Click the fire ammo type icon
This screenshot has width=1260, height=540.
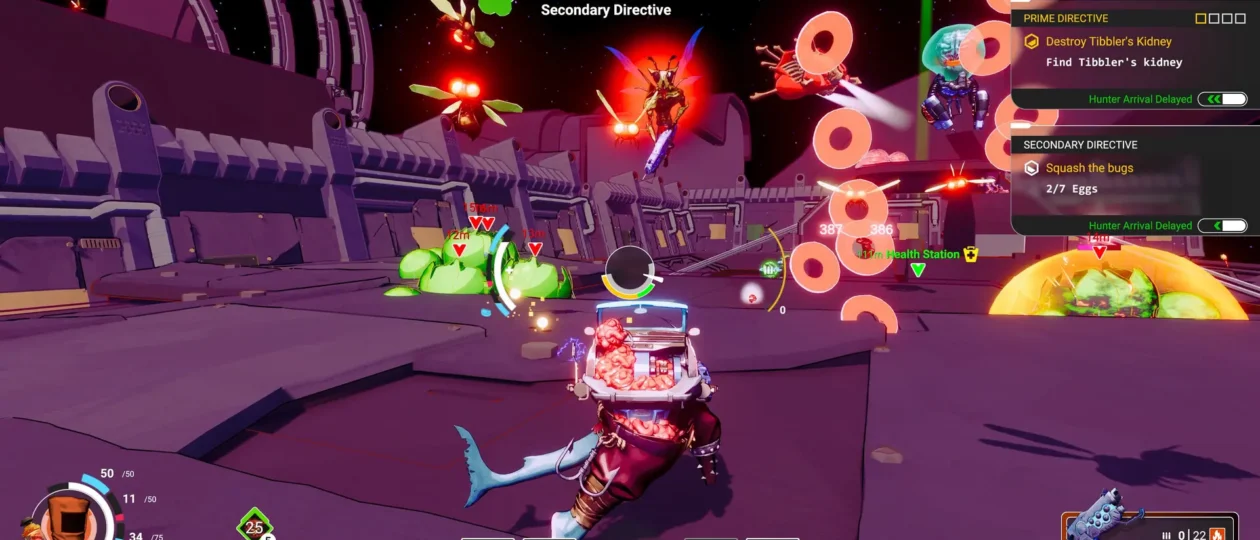click(x=1217, y=535)
